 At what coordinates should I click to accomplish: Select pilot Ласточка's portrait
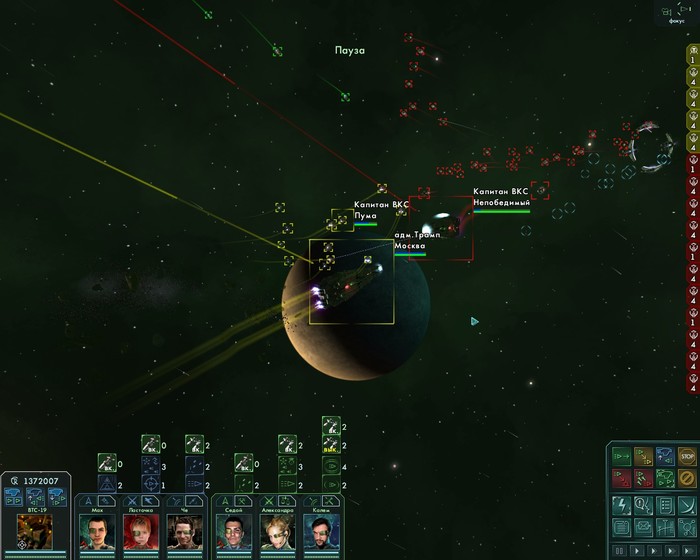point(139,530)
